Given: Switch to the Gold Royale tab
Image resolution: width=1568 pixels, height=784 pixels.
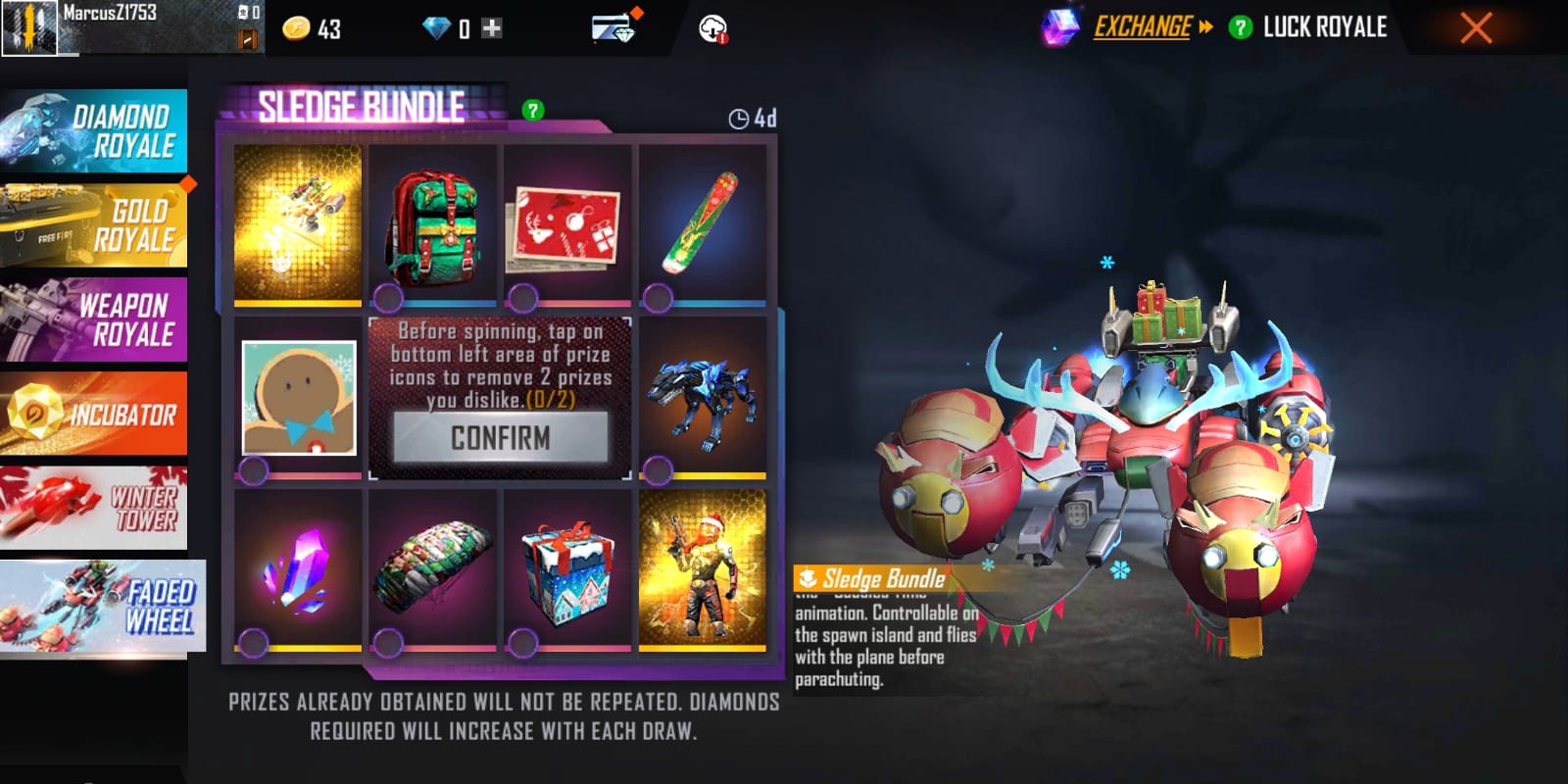Looking at the screenshot, I should (x=95, y=223).
